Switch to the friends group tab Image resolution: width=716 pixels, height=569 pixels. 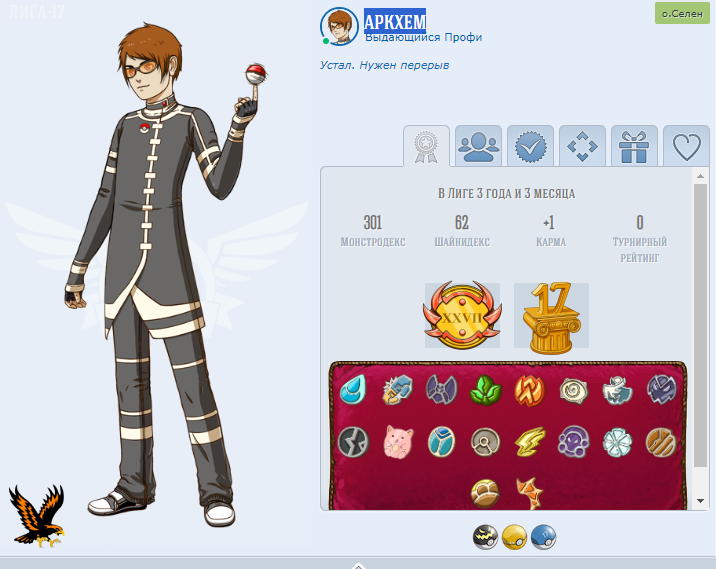point(479,147)
